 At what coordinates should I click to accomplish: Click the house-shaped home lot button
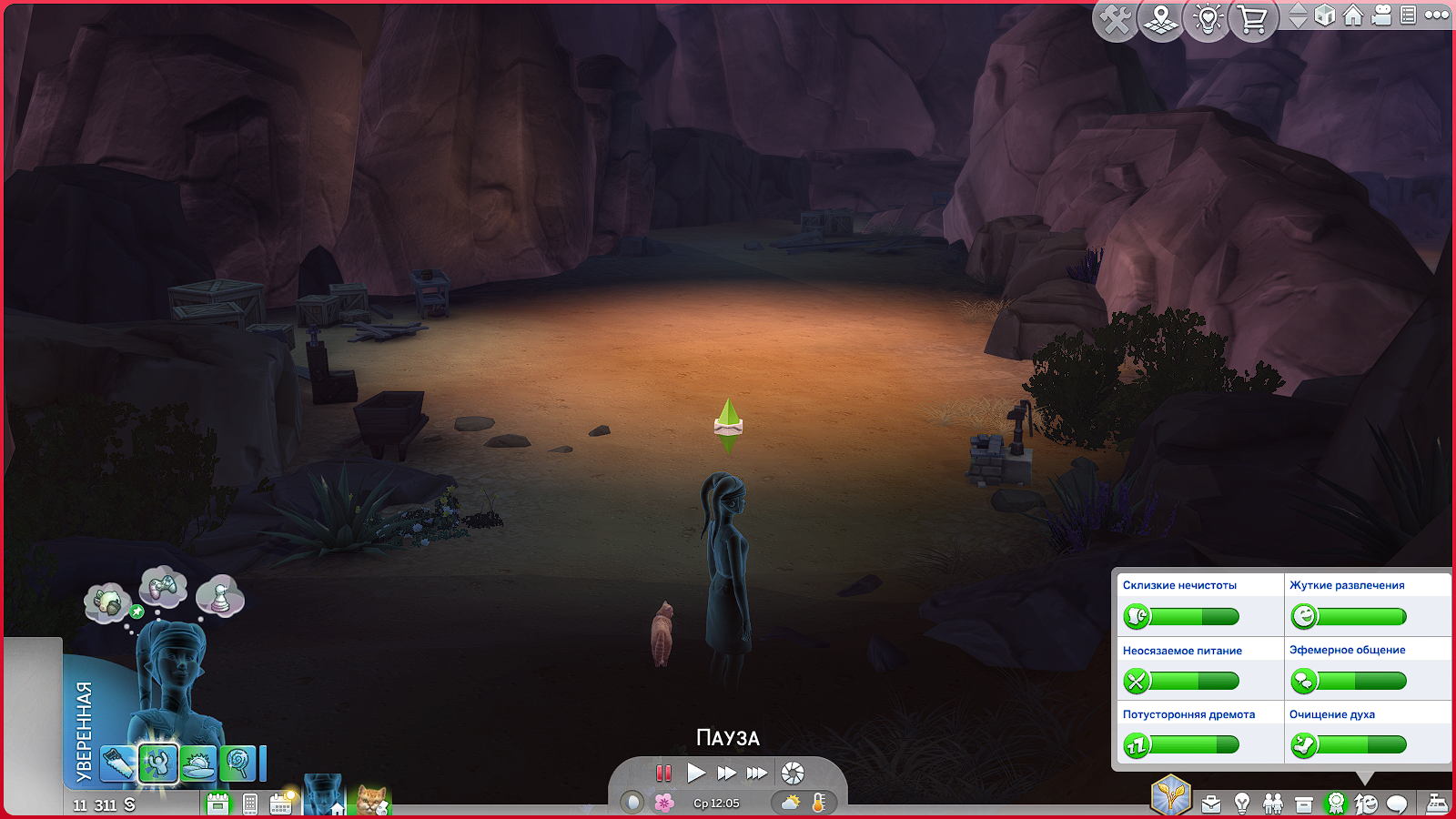tap(1353, 15)
